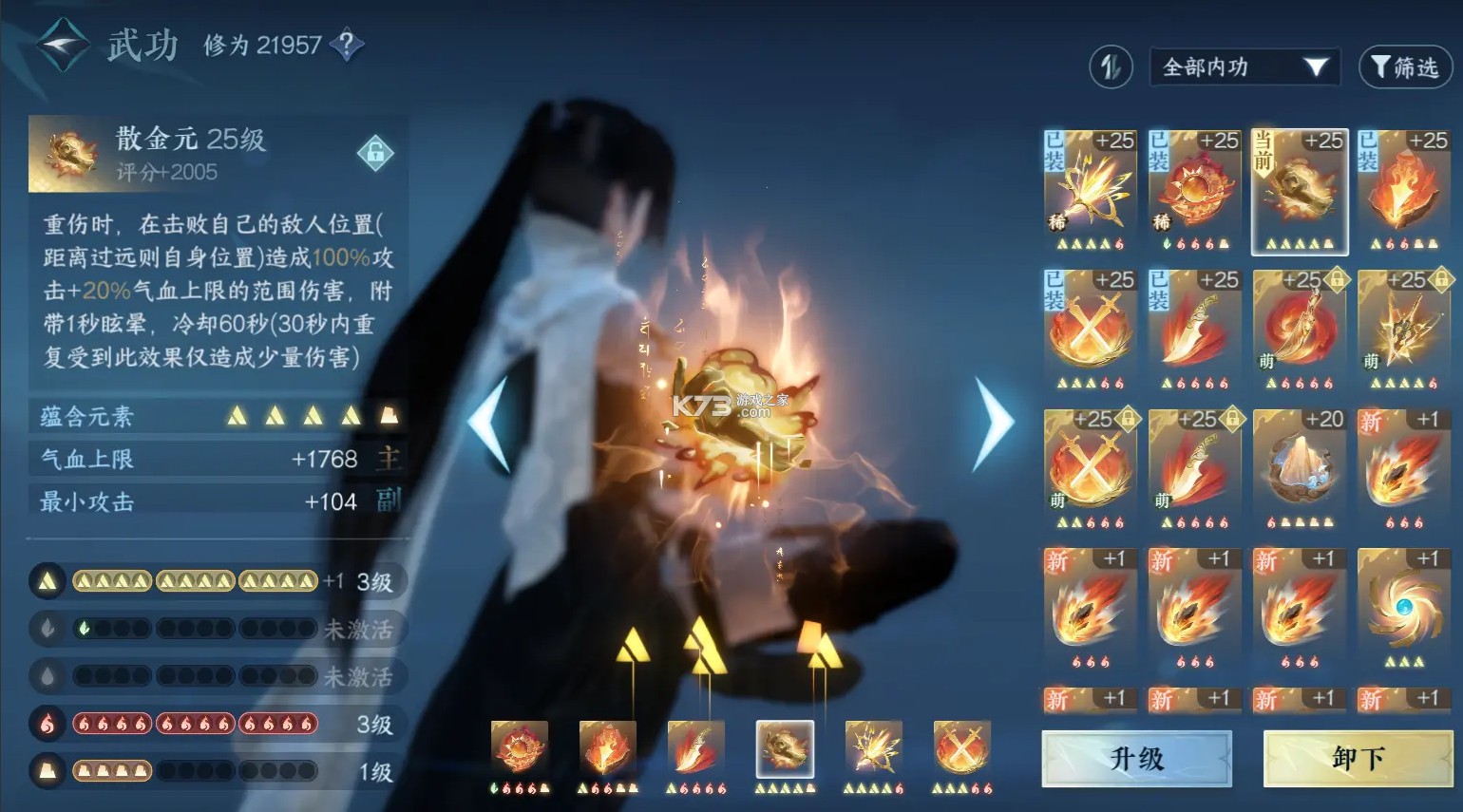
Task: Select the swirling vortex skill icon
Action: 1404,605
